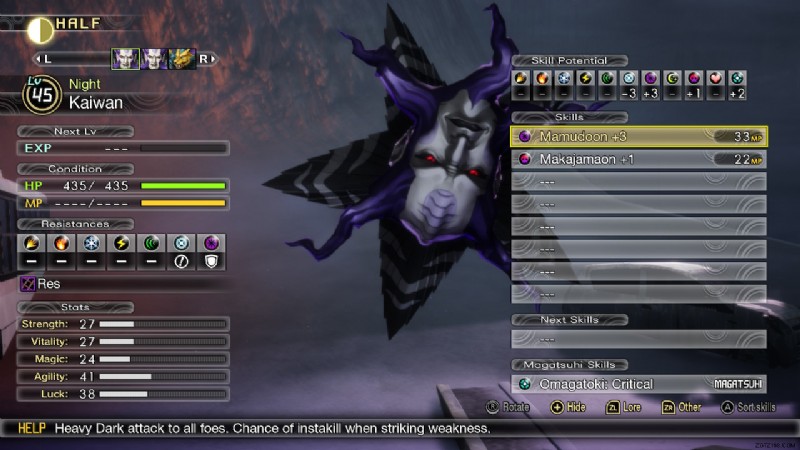
Task: Inspect the Light skill potential -3 icon
Action: [629, 78]
